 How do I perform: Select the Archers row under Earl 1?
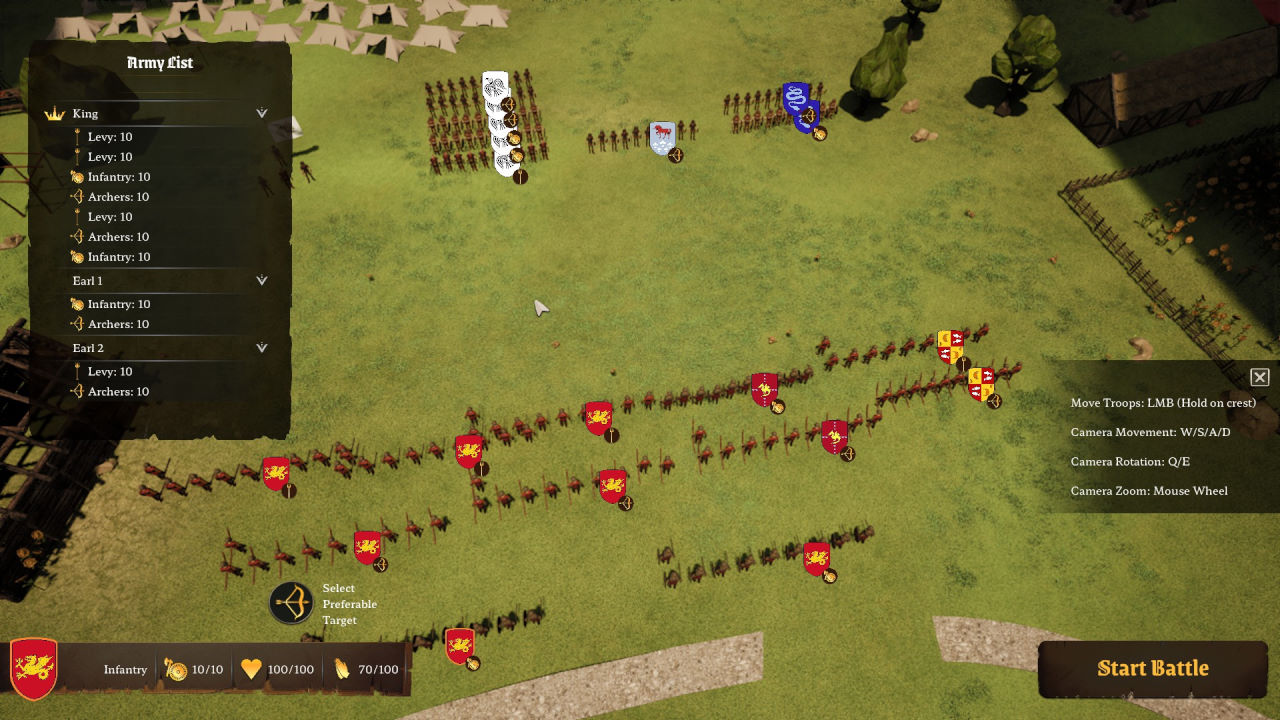[x=118, y=324]
